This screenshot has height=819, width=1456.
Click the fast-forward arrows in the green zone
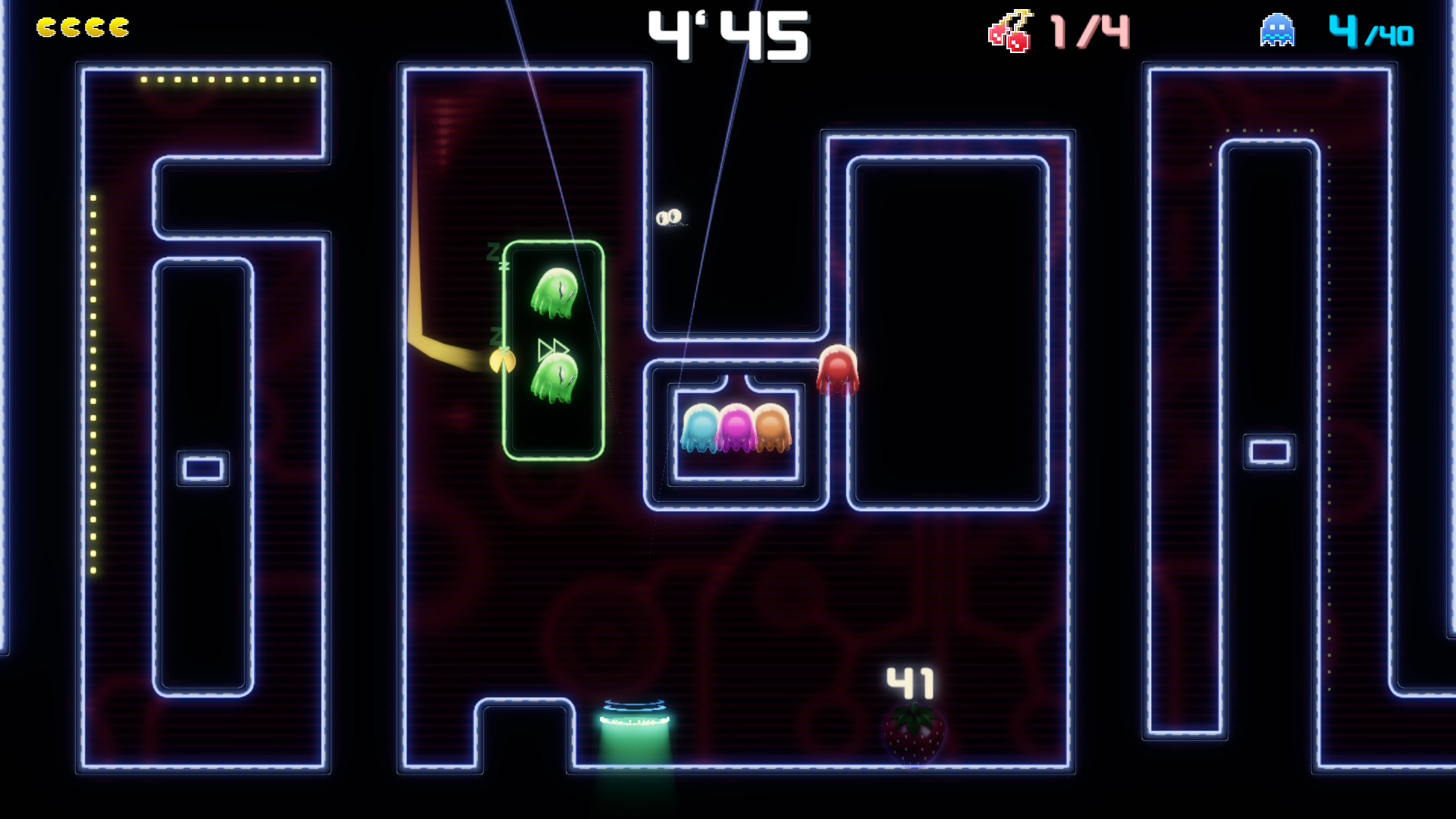554,349
